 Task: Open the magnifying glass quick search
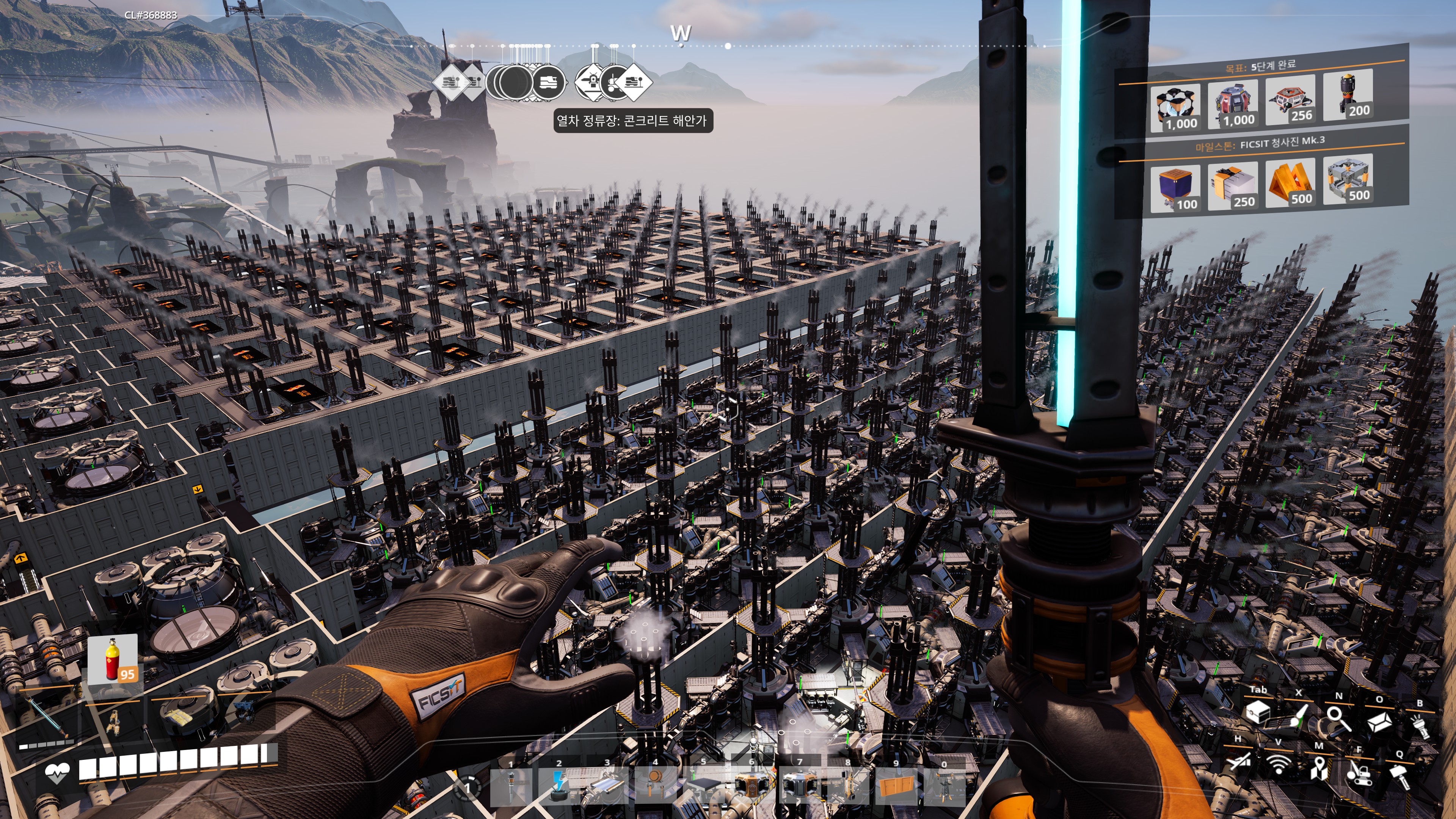pos(1338,720)
